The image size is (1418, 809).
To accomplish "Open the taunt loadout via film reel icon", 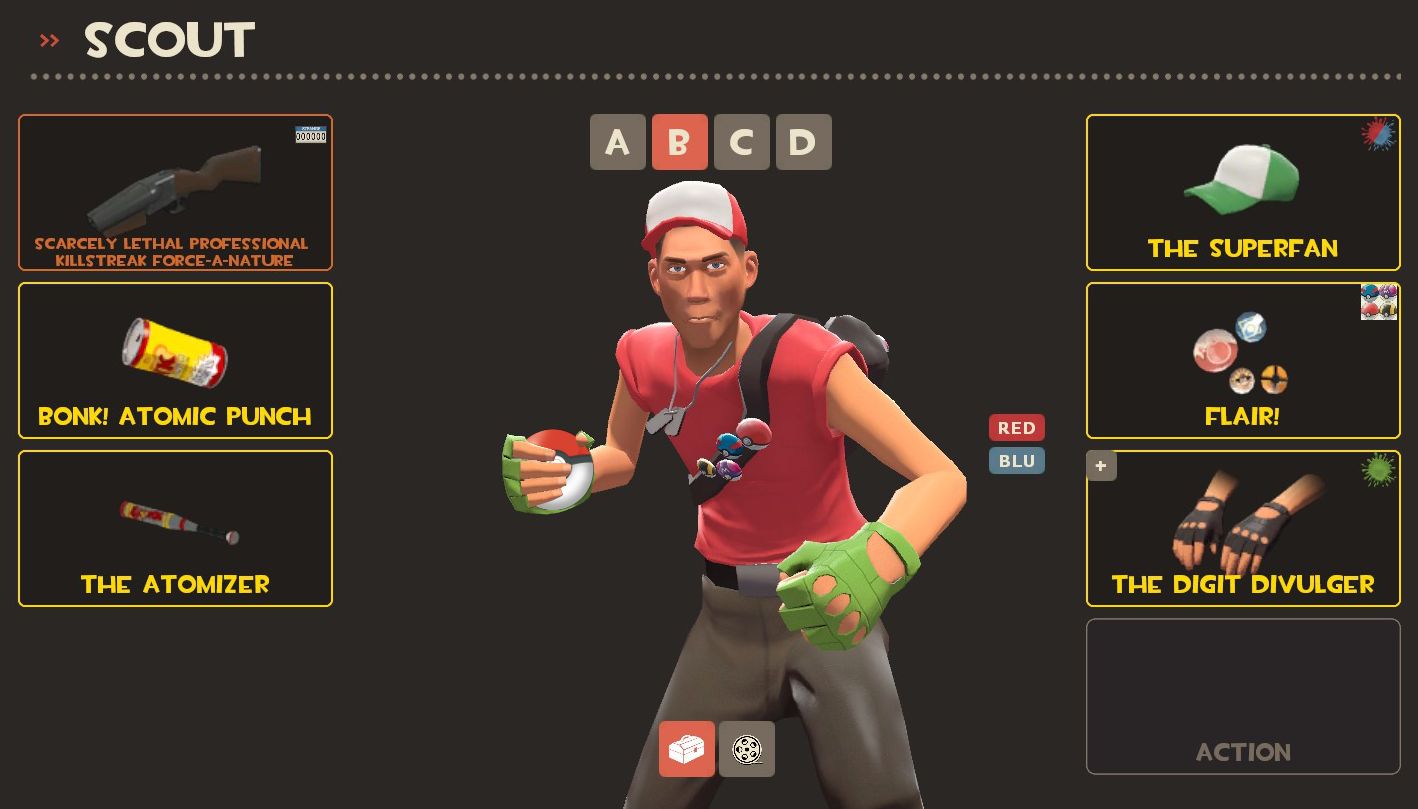I will 747,749.
